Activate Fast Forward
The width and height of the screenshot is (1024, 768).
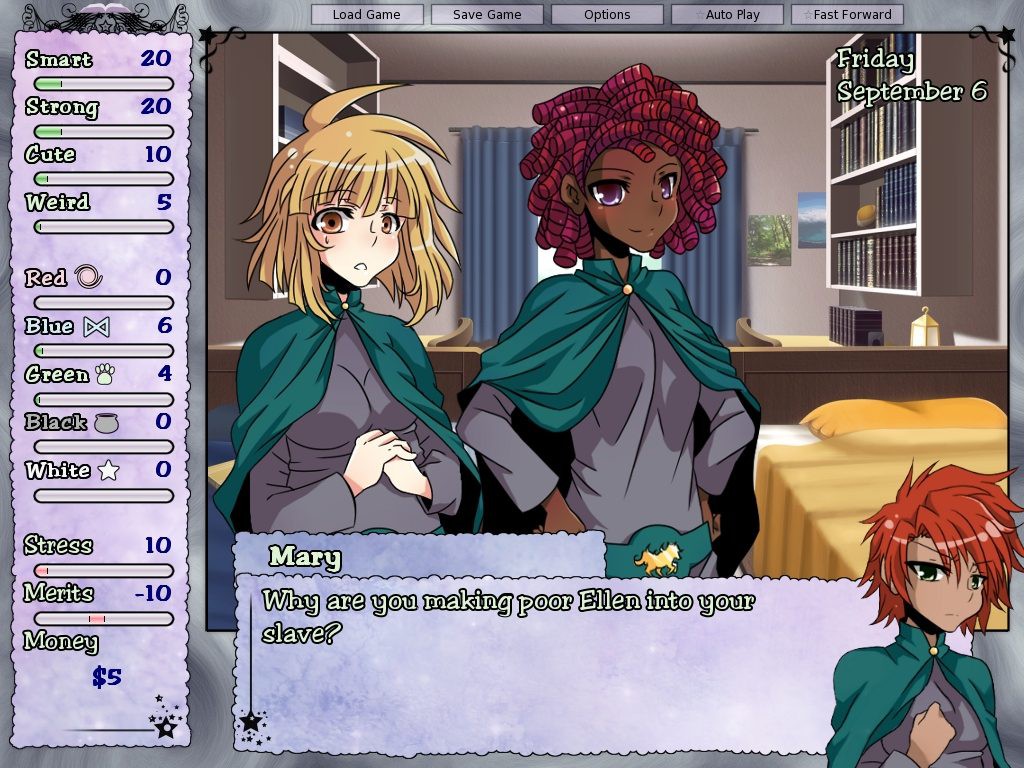click(847, 15)
